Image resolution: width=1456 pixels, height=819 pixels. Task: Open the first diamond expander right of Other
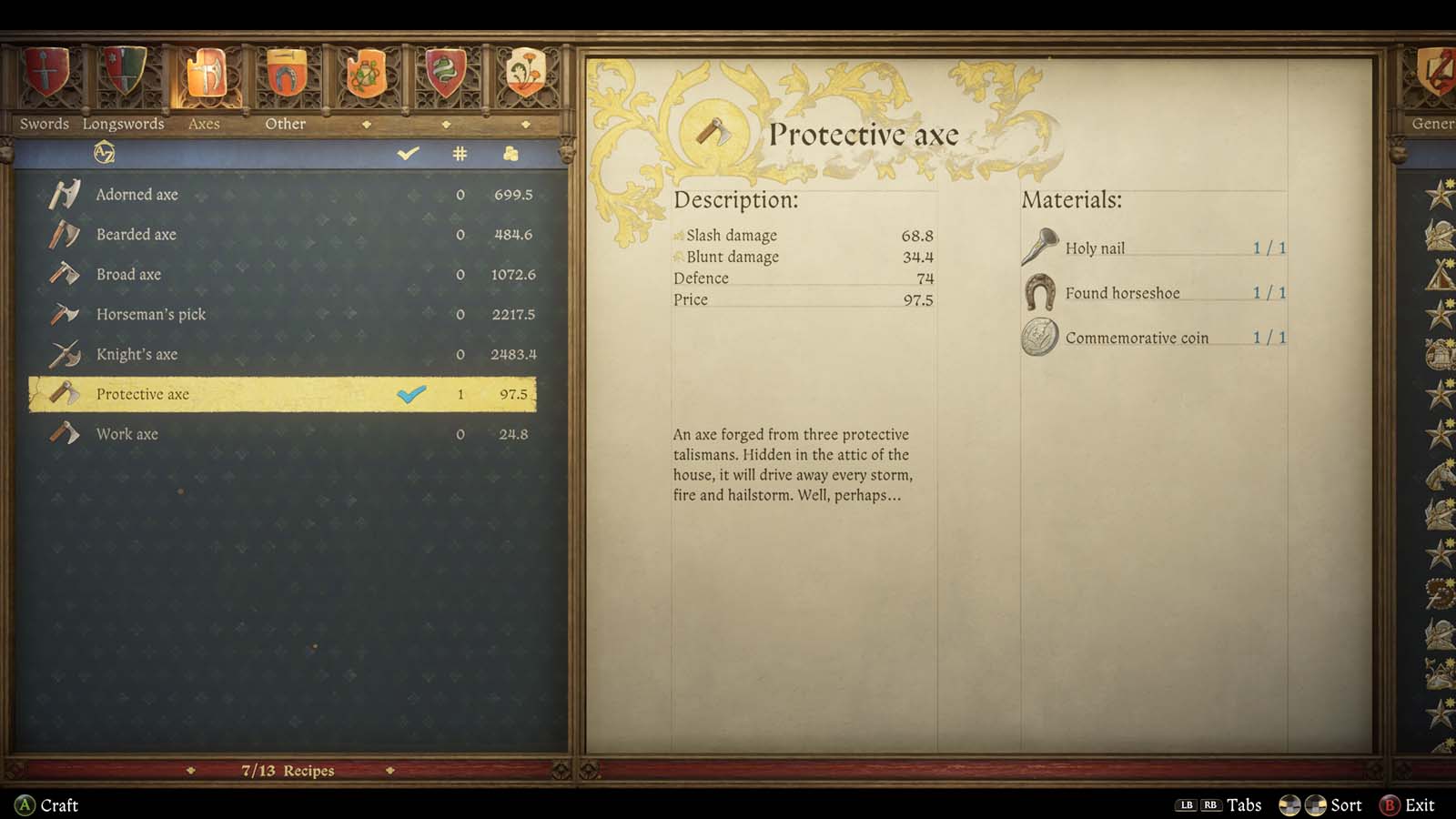[367, 124]
